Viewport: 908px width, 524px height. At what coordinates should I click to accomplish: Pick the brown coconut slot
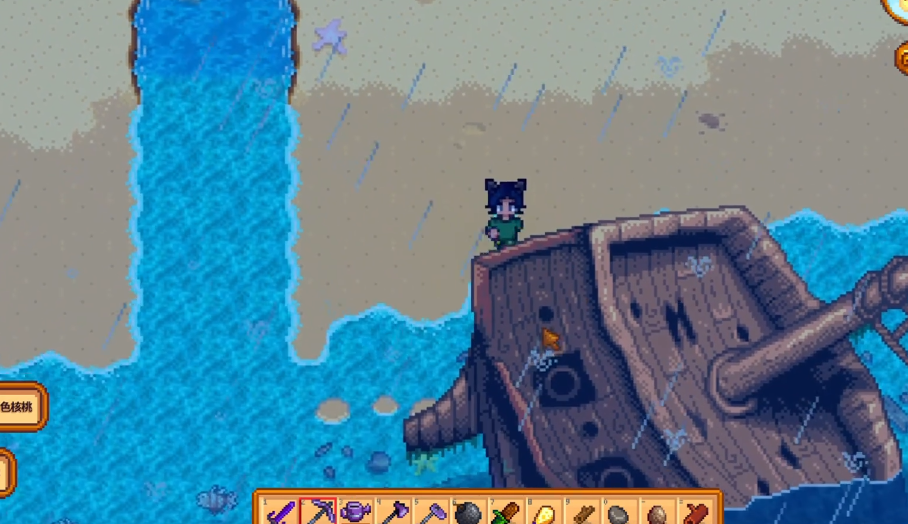(656, 514)
